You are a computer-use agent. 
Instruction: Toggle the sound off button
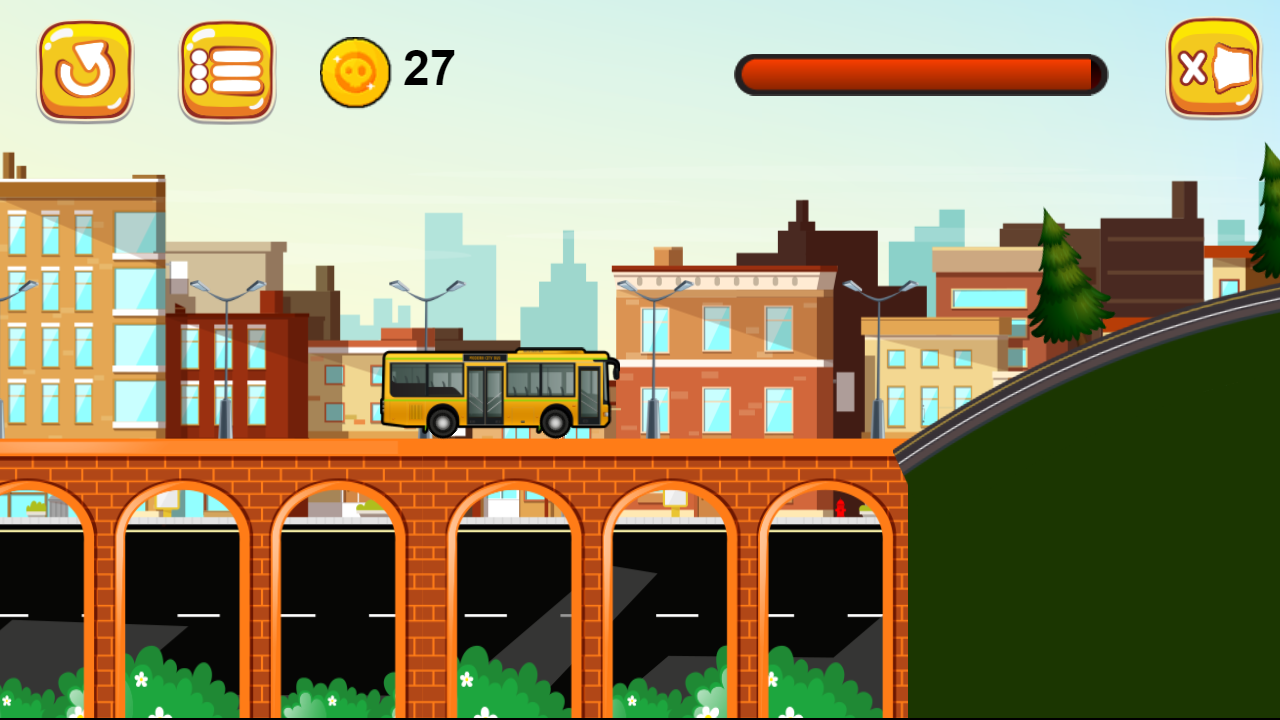point(1213,68)
